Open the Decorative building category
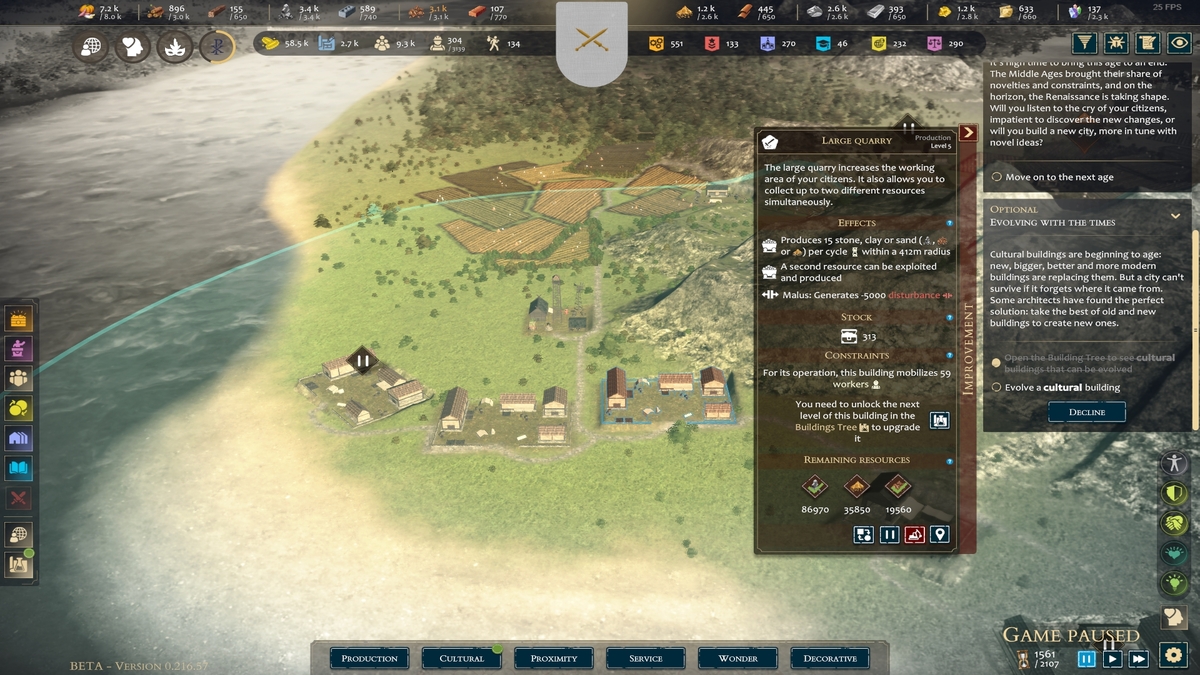1200x675 pixels. click(830, 658)
